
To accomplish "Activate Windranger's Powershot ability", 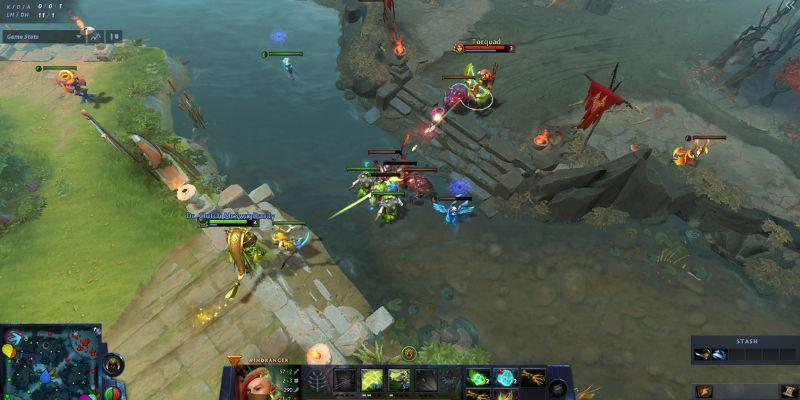I will (371, 381).
